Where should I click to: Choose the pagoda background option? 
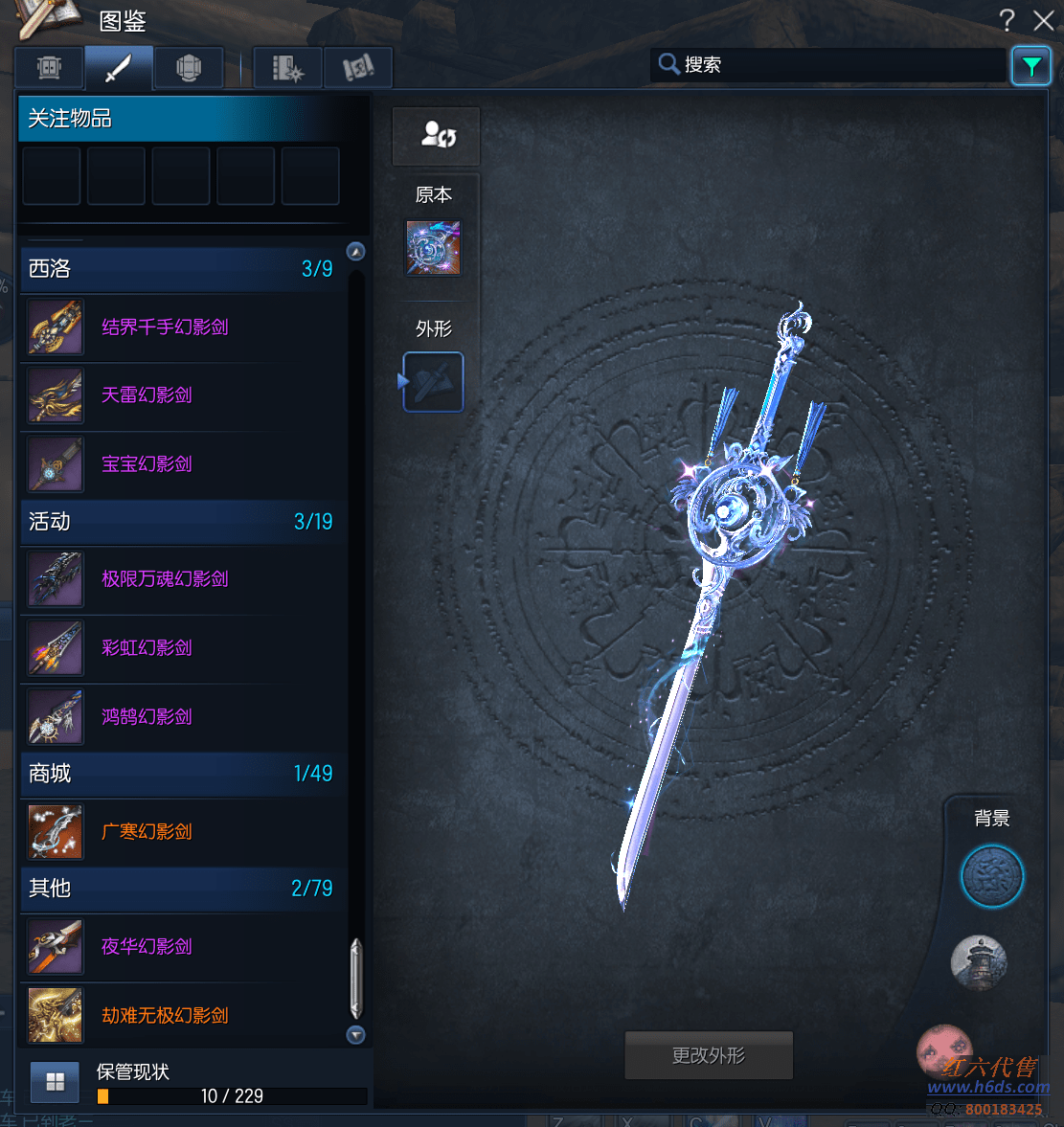coord(979,961)
